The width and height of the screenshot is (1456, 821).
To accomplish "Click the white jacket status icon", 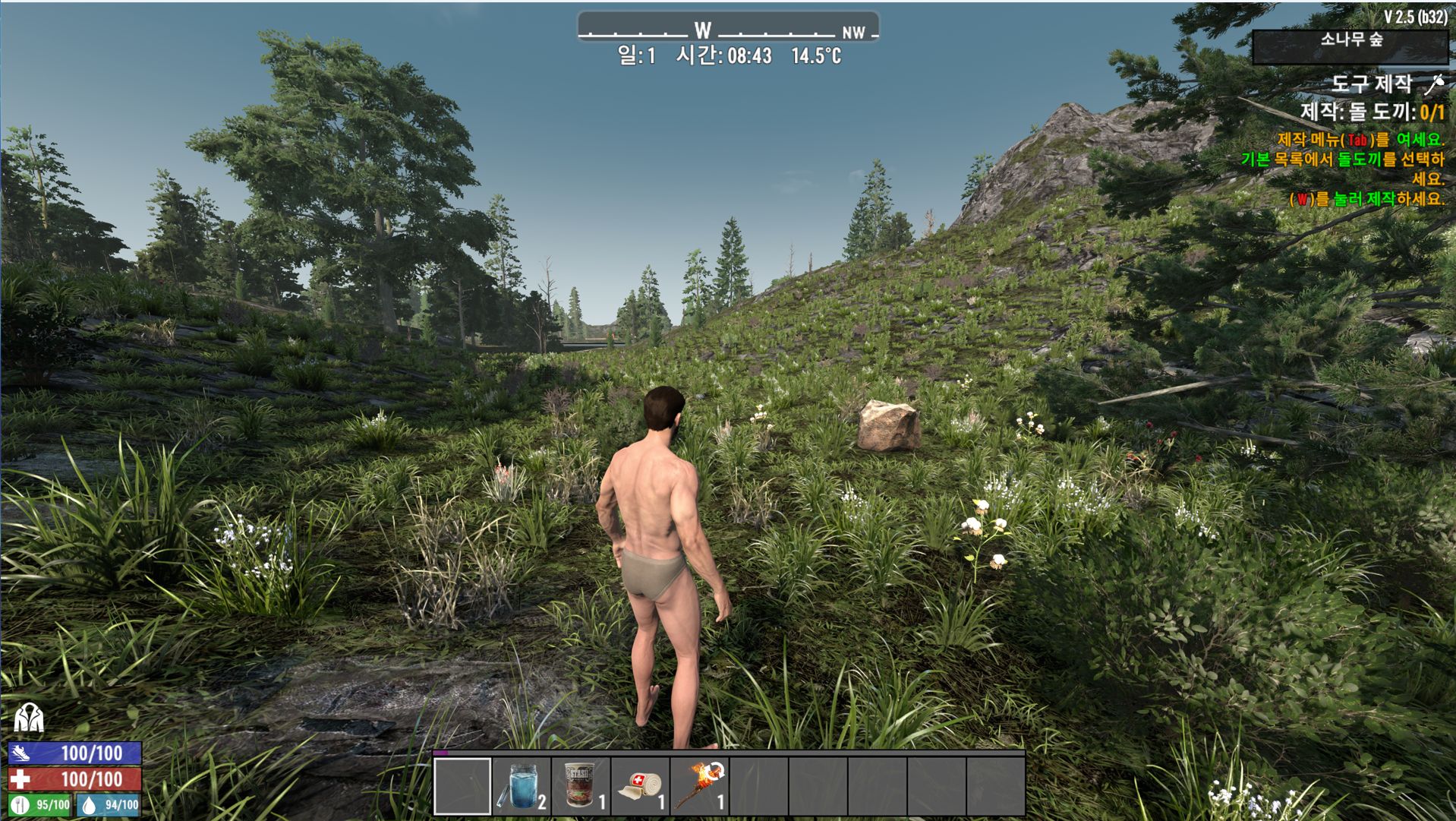I will click(x=29, y=717).
